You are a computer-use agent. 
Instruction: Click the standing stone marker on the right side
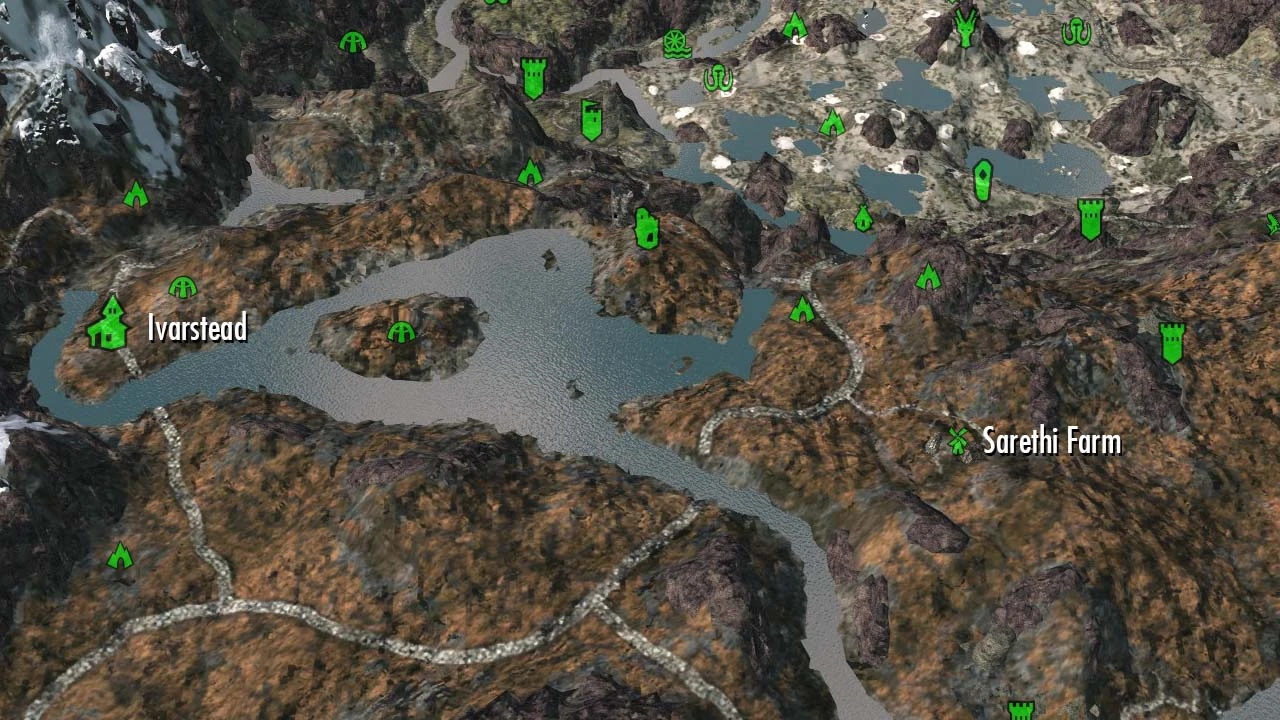click(983, 178)
